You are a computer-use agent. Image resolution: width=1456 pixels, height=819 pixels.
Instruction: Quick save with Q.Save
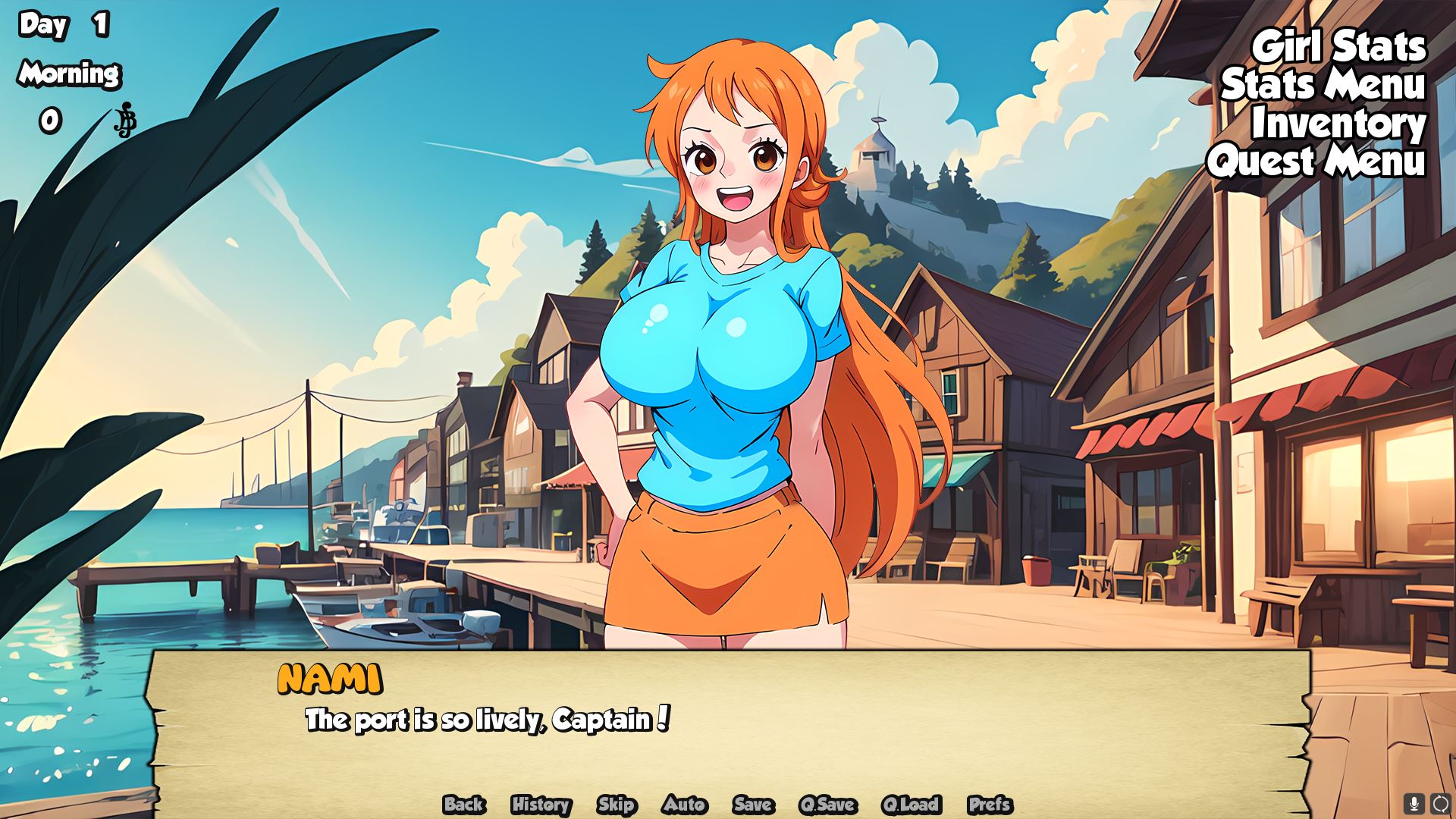pyautogui.click(x=827, y=805)
